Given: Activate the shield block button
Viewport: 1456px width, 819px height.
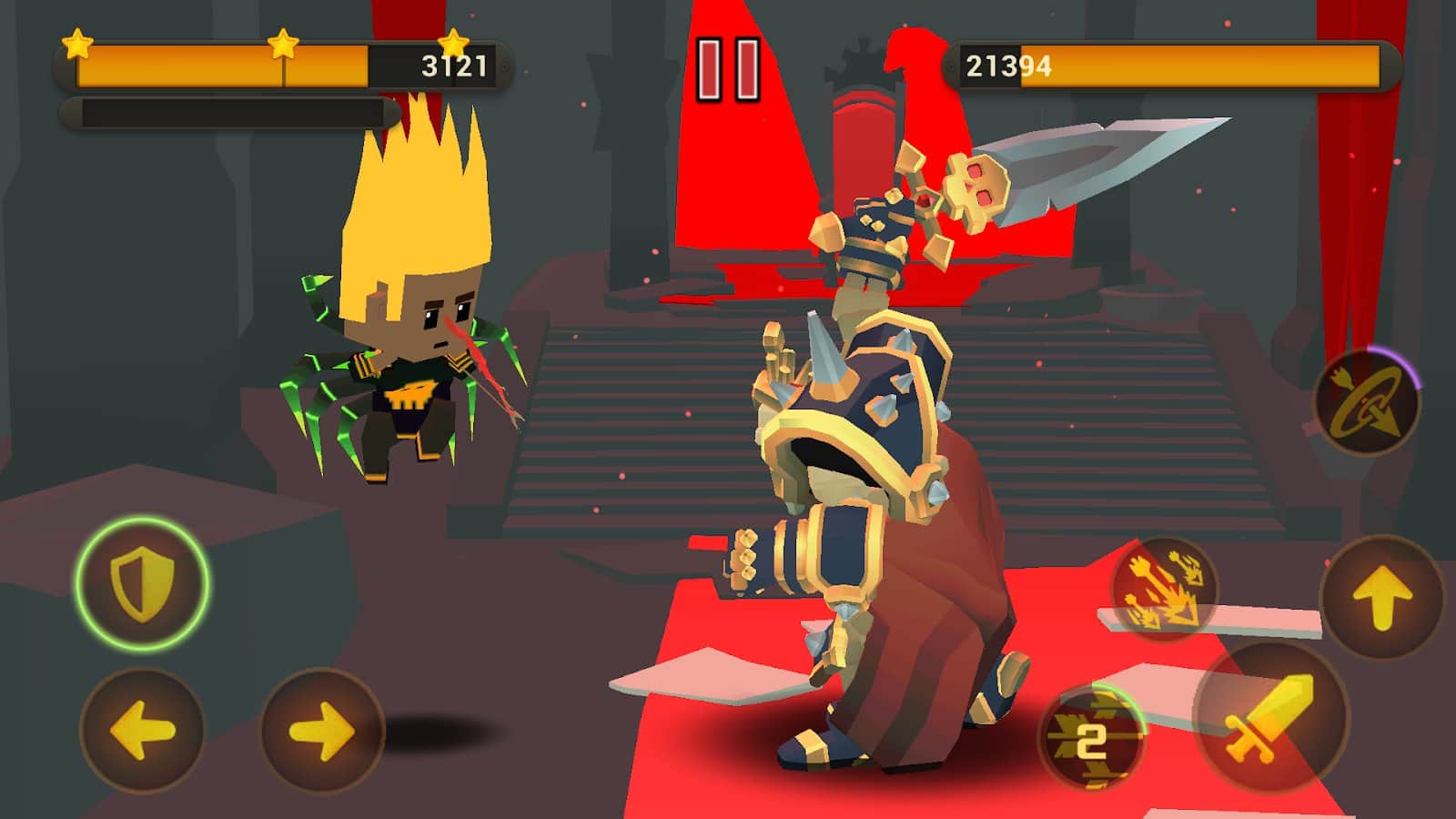Looking at the screenshot, I should click(x=142, y=583).
